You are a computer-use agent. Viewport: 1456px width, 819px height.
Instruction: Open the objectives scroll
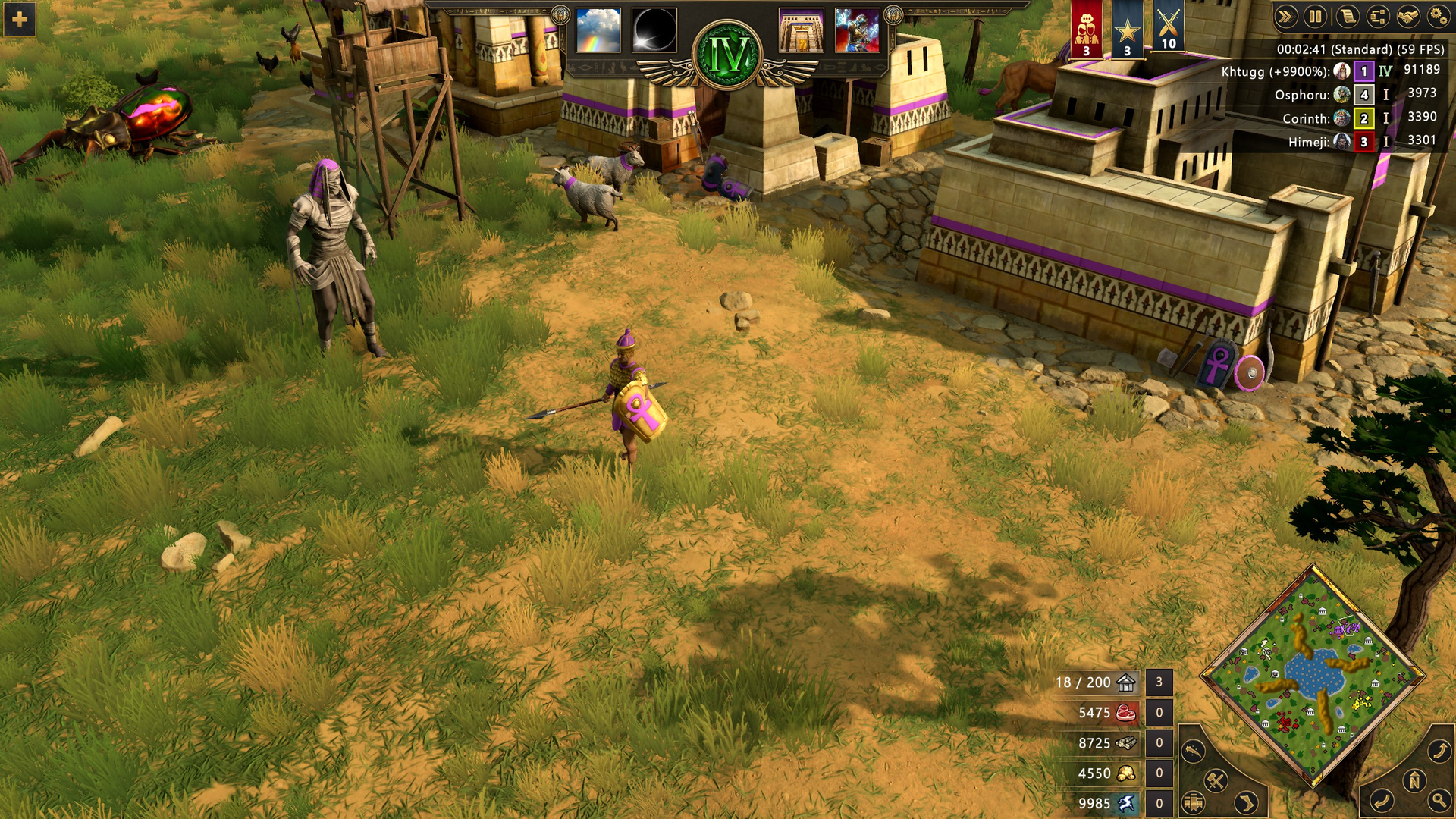pyautogui.click(x=1347, y=16)
